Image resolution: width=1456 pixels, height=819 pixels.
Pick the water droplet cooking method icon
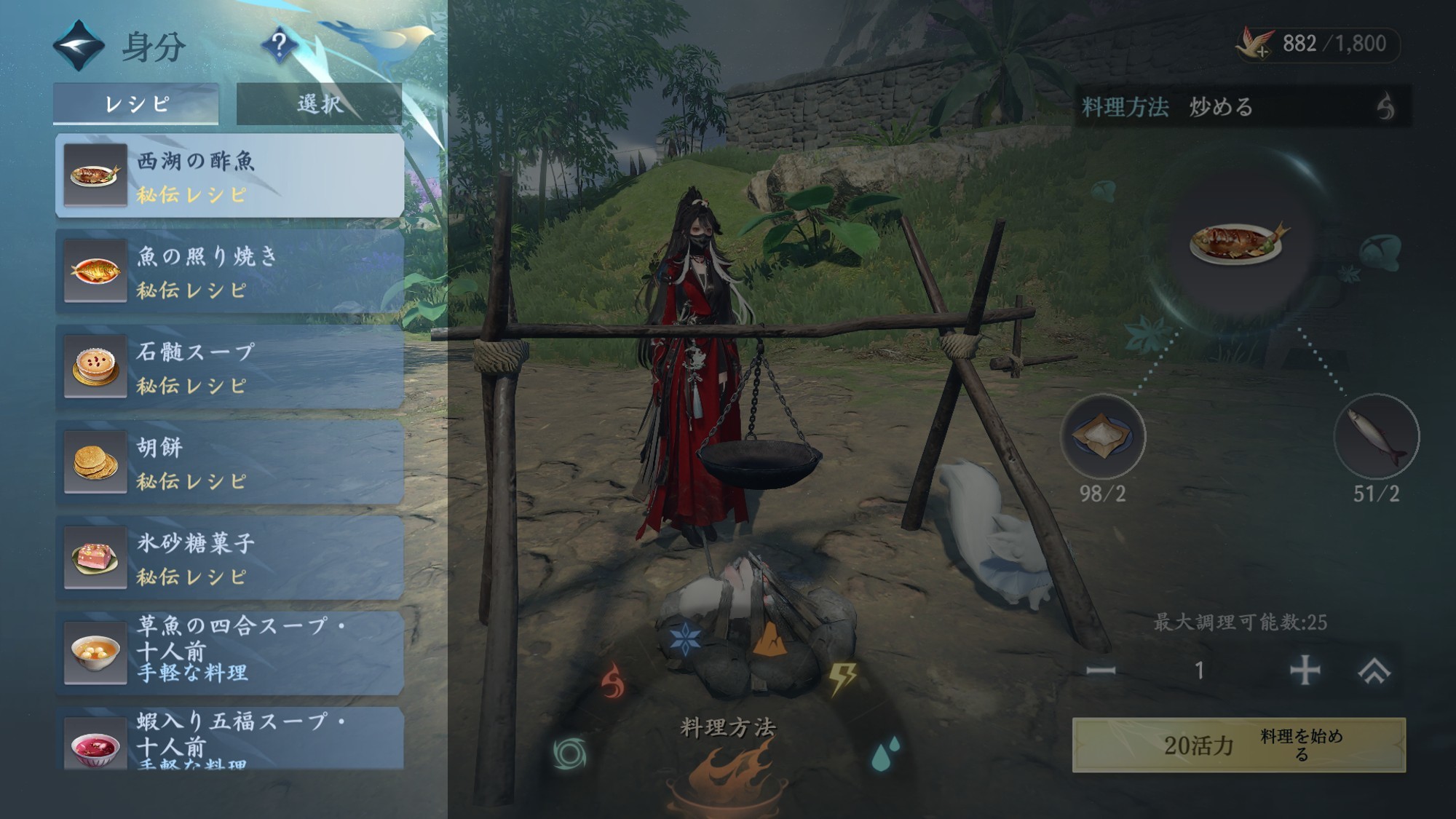click(885, 753)
